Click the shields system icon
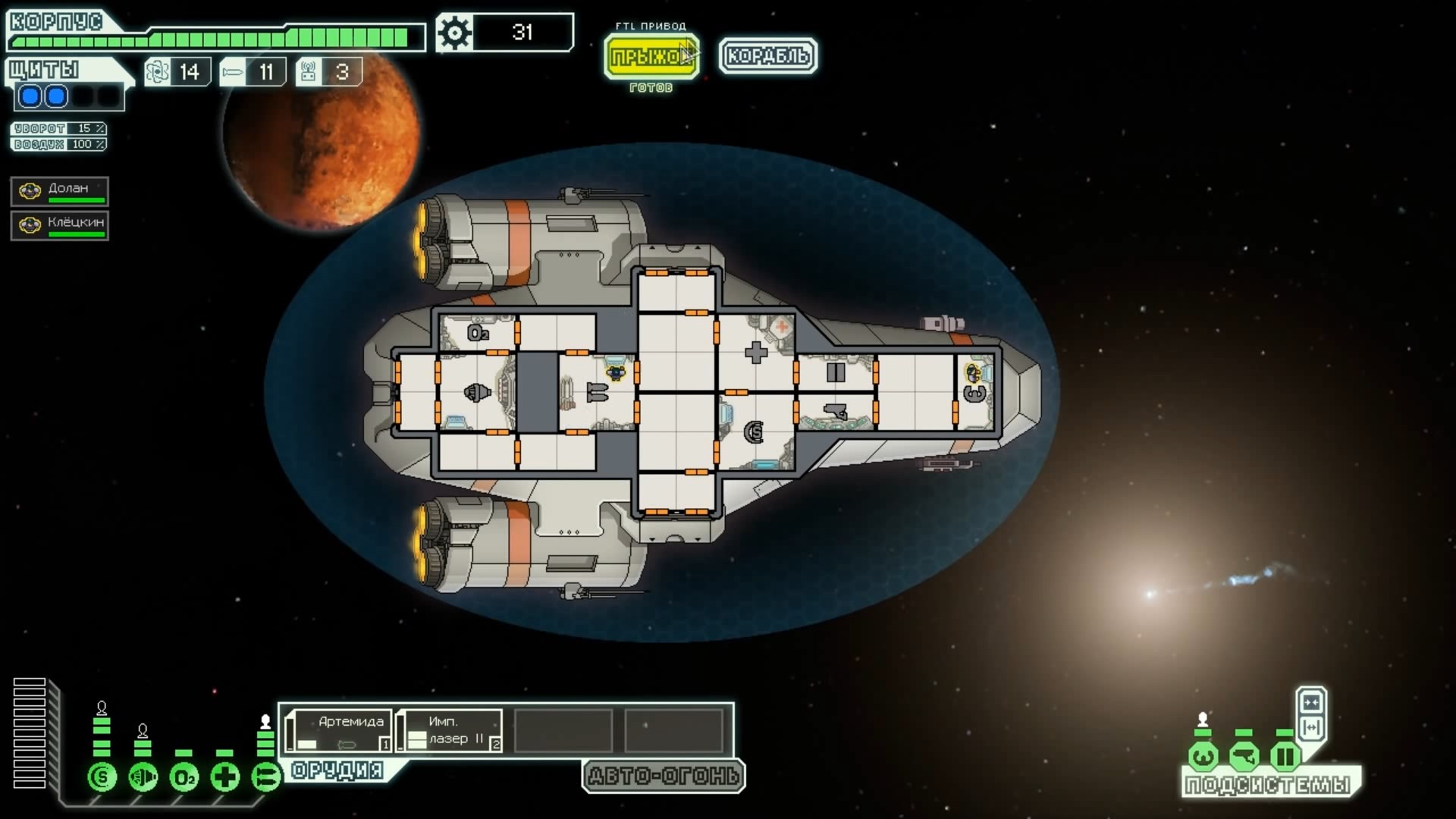 [x=102, y=777]
